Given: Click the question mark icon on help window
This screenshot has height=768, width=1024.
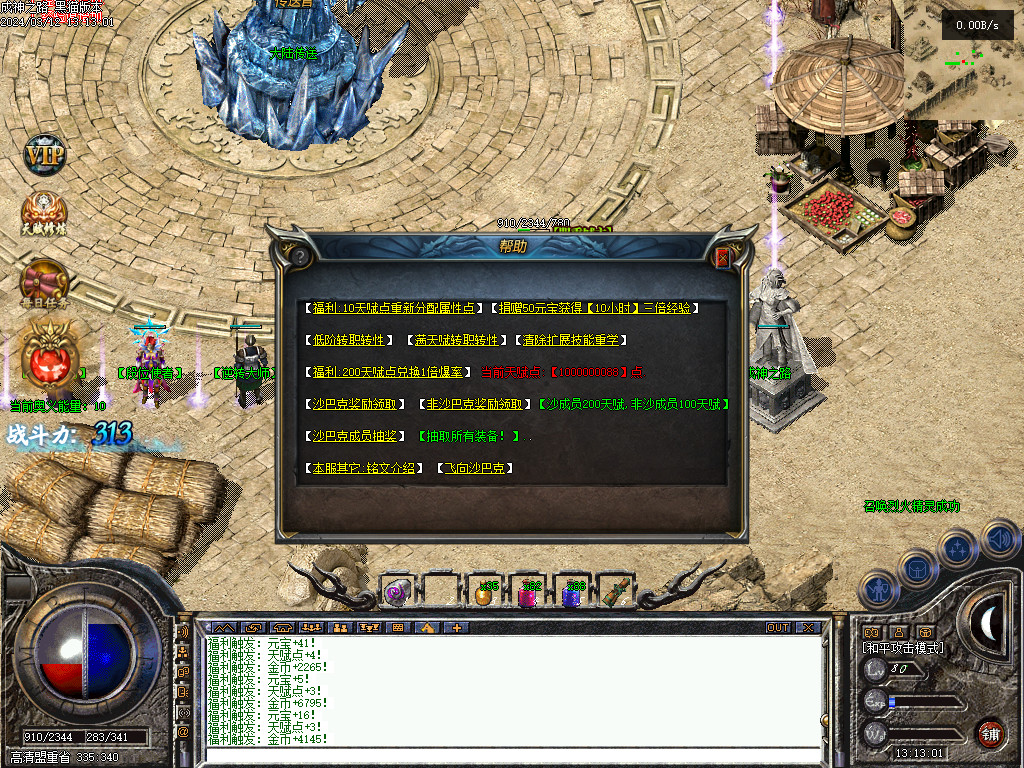Looking at the screenshot, I should (299, 257).
